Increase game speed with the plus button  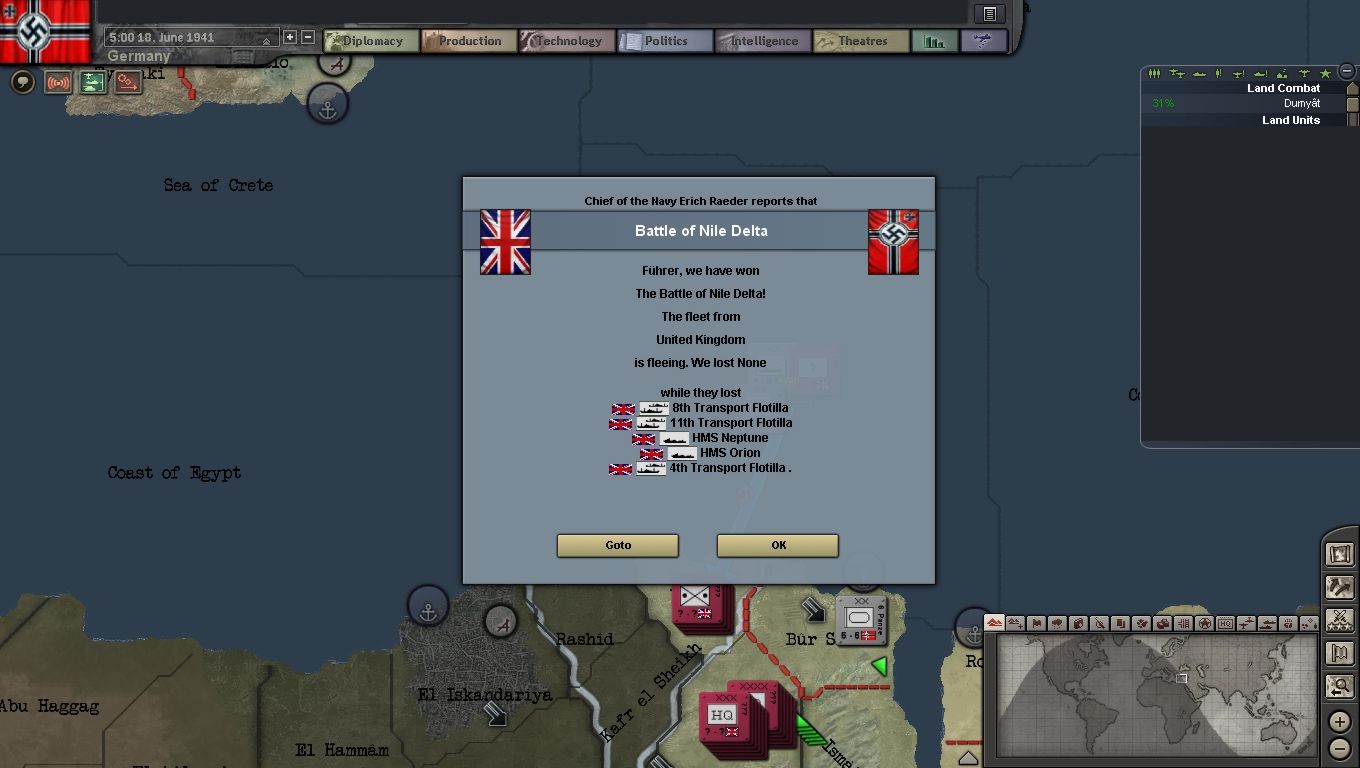(x=290, y=37)
